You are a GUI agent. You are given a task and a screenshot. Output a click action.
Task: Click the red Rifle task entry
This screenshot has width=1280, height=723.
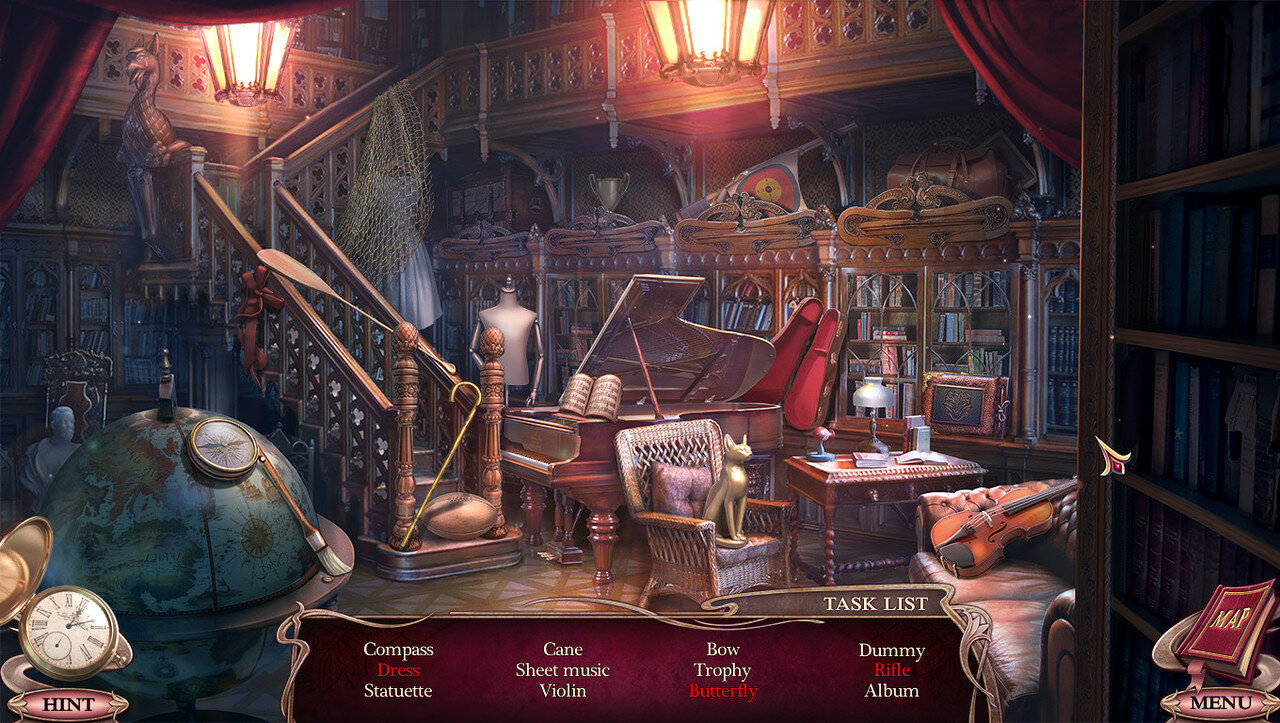[891, 670]
